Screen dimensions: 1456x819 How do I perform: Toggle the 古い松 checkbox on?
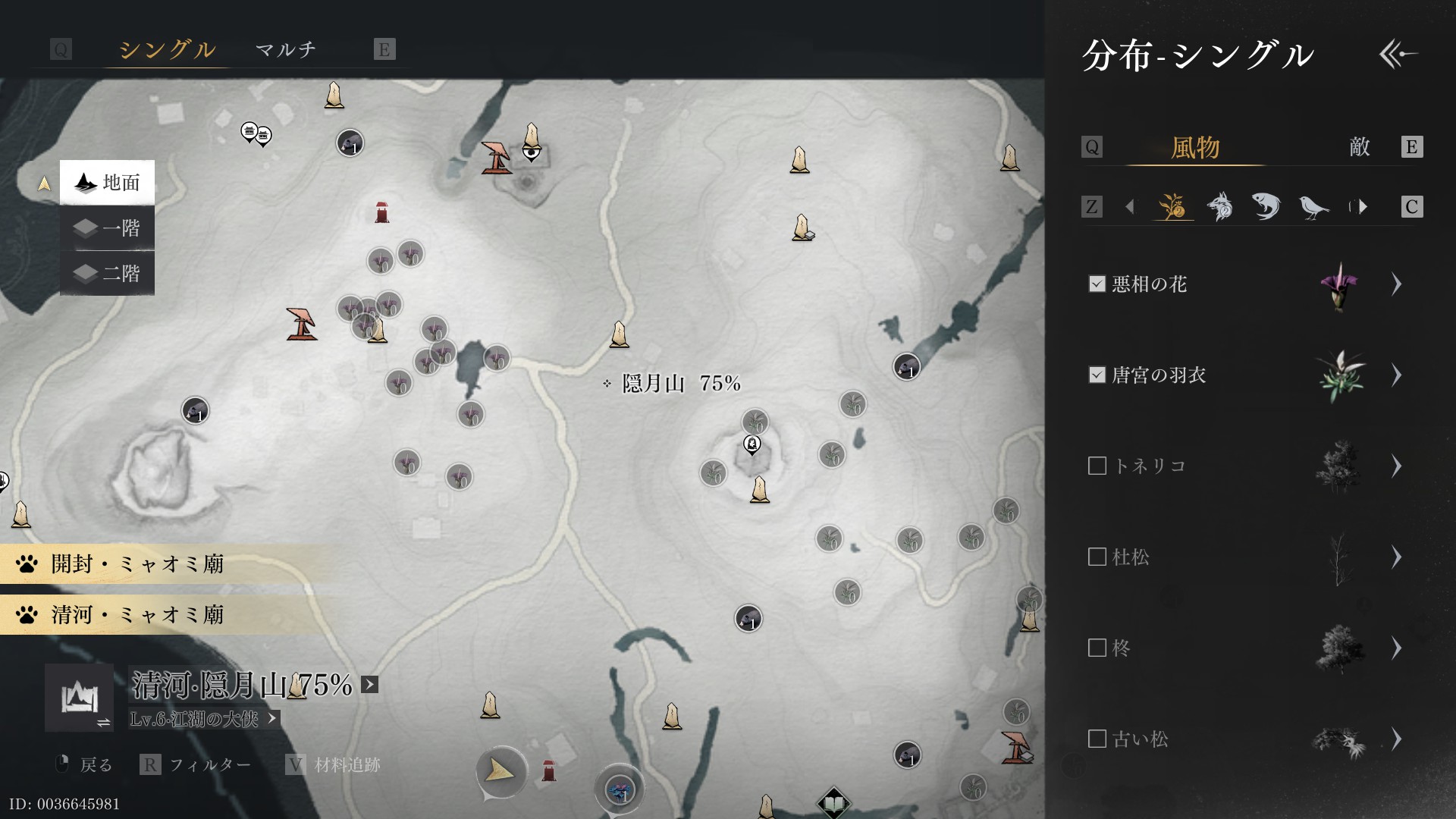pos(1097,739)
